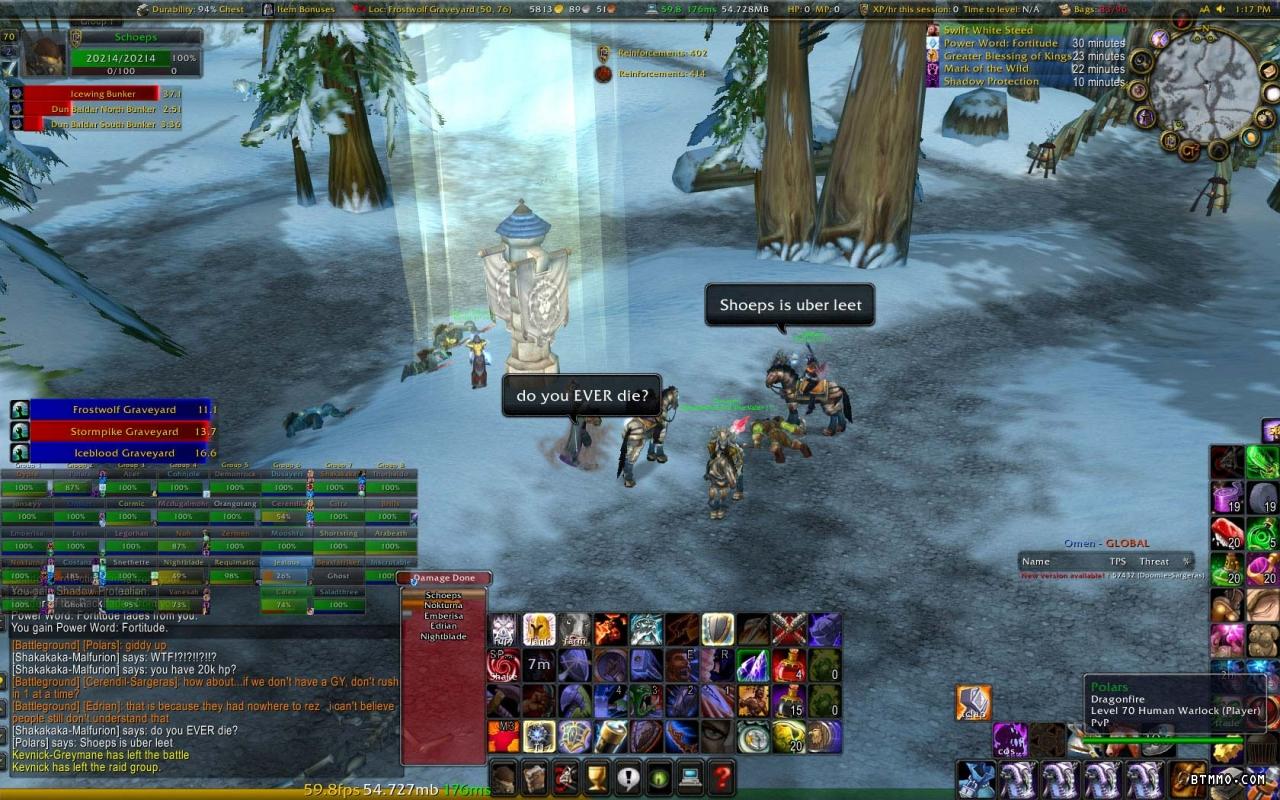Open the talents micro button
Image resolution: width=1280 pixels, height=800 pixels.
(567, 776)
